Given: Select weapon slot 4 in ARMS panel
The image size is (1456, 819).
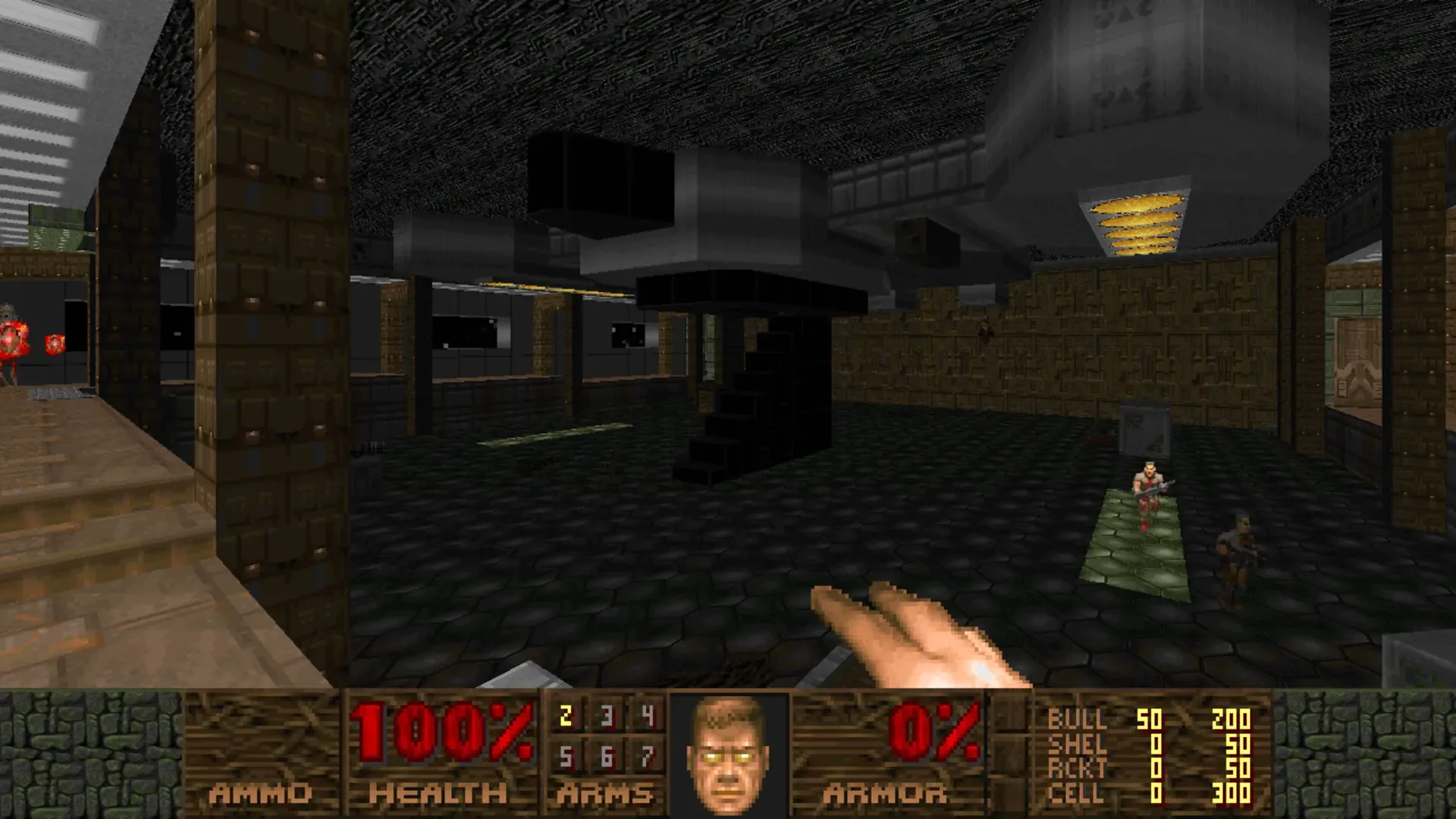Looking at the screenshot, I should click(645, 716).
